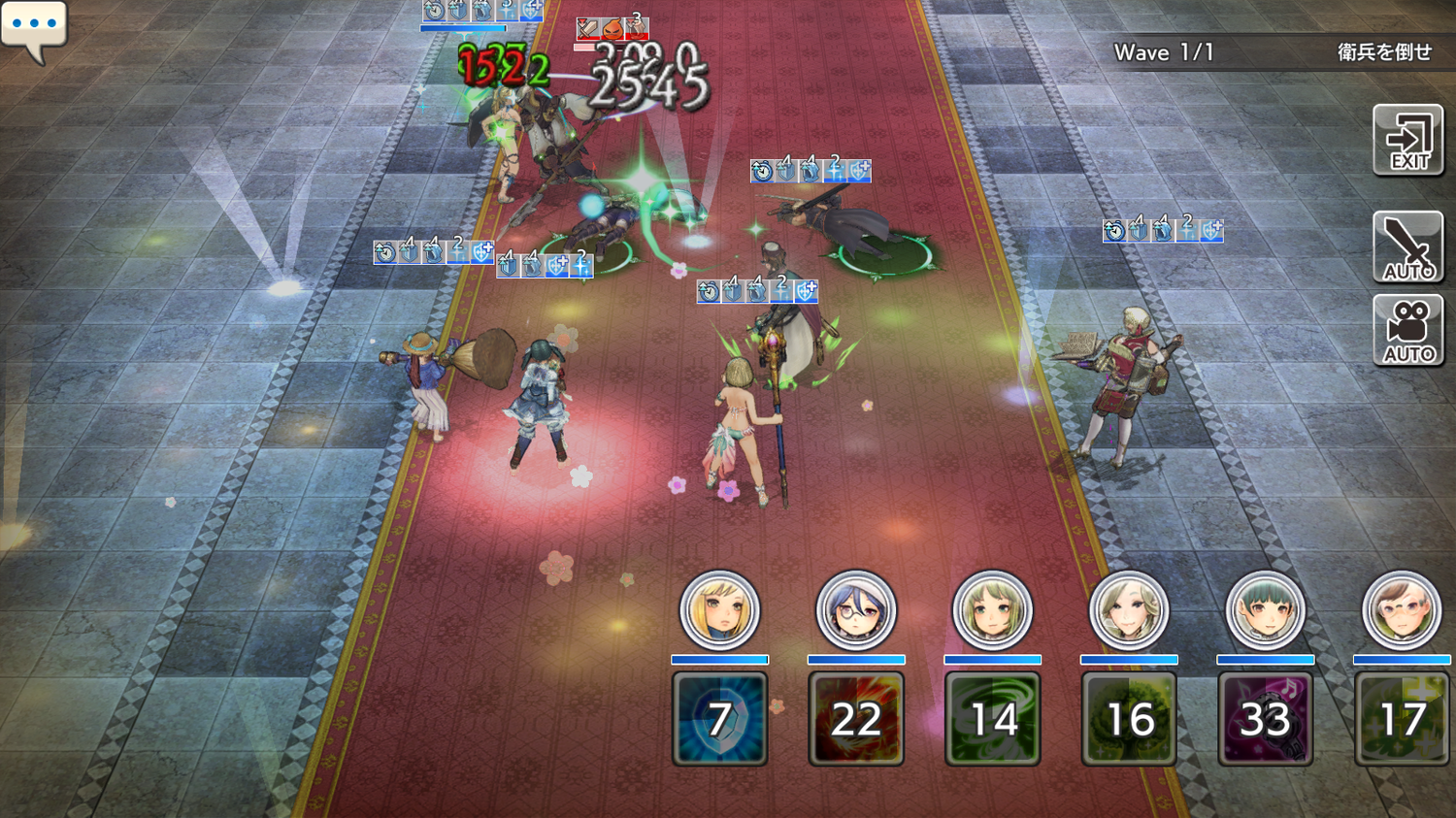Use the red fire skill showing 22
Viewport: 1456px width, 818px height.
[856, 719]
